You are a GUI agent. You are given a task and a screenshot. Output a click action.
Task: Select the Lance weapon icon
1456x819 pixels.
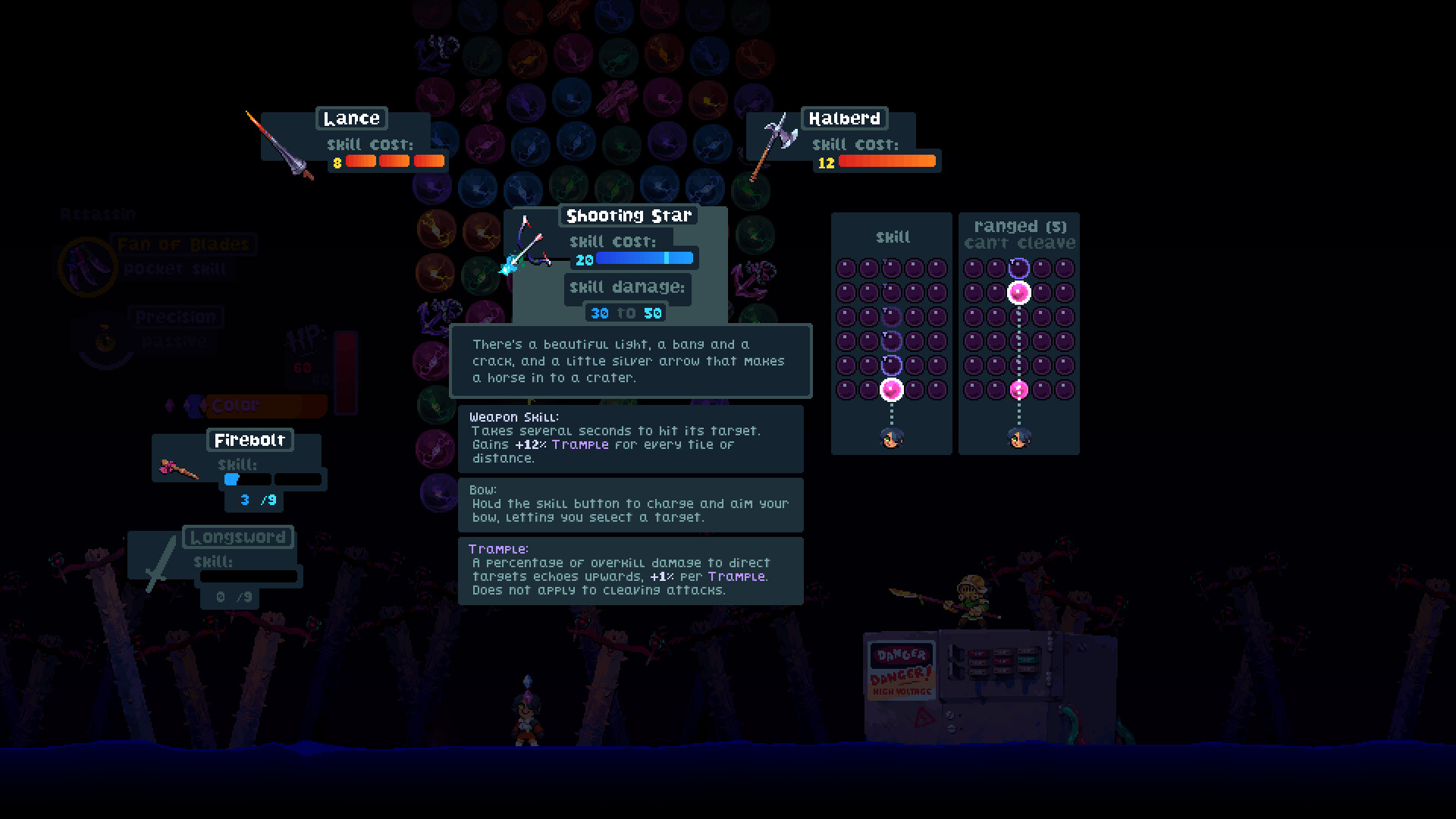[281, 144]
